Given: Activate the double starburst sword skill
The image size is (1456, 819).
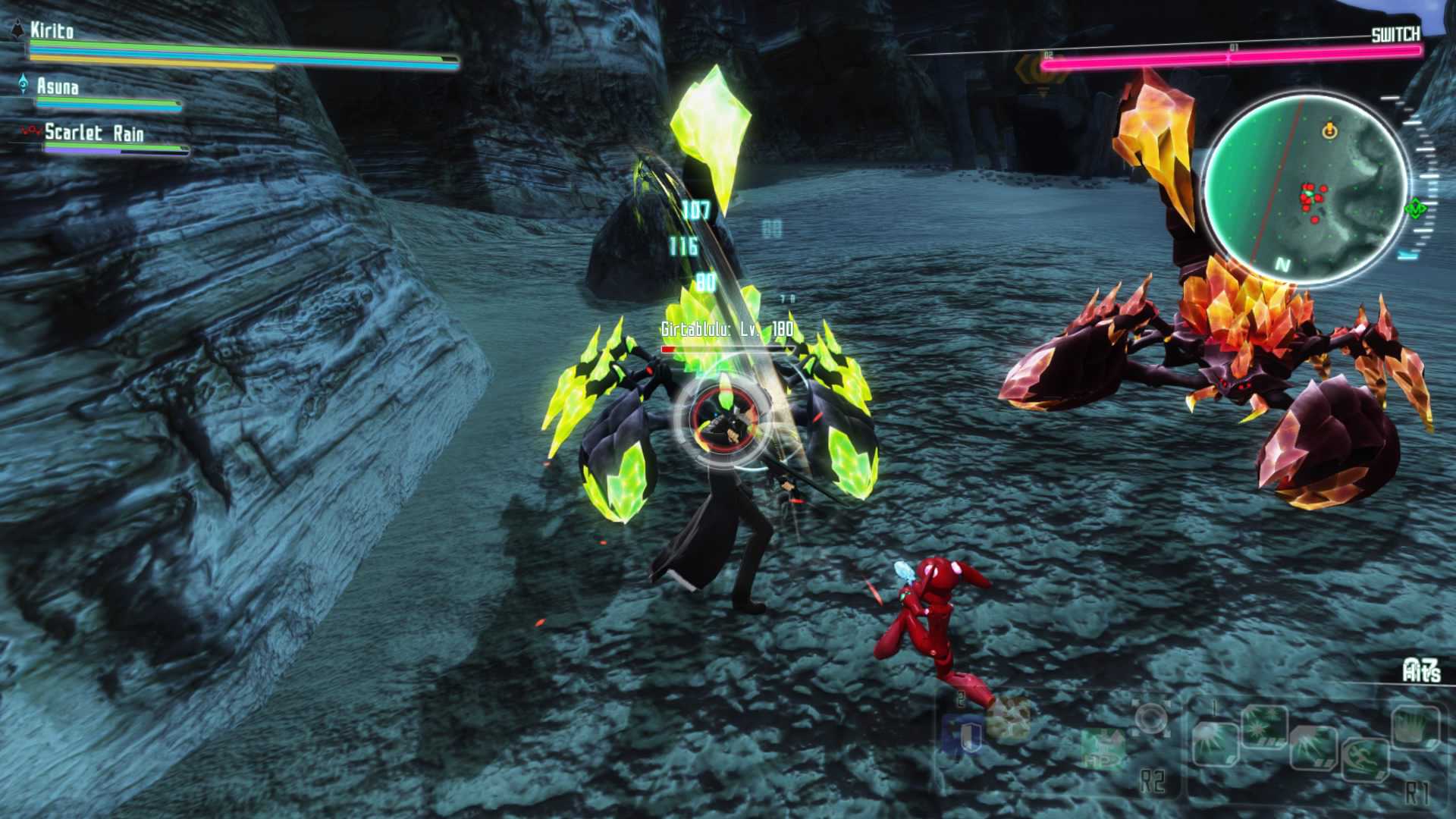Looking at the screenshot, I should click(x=1264, y=726).
